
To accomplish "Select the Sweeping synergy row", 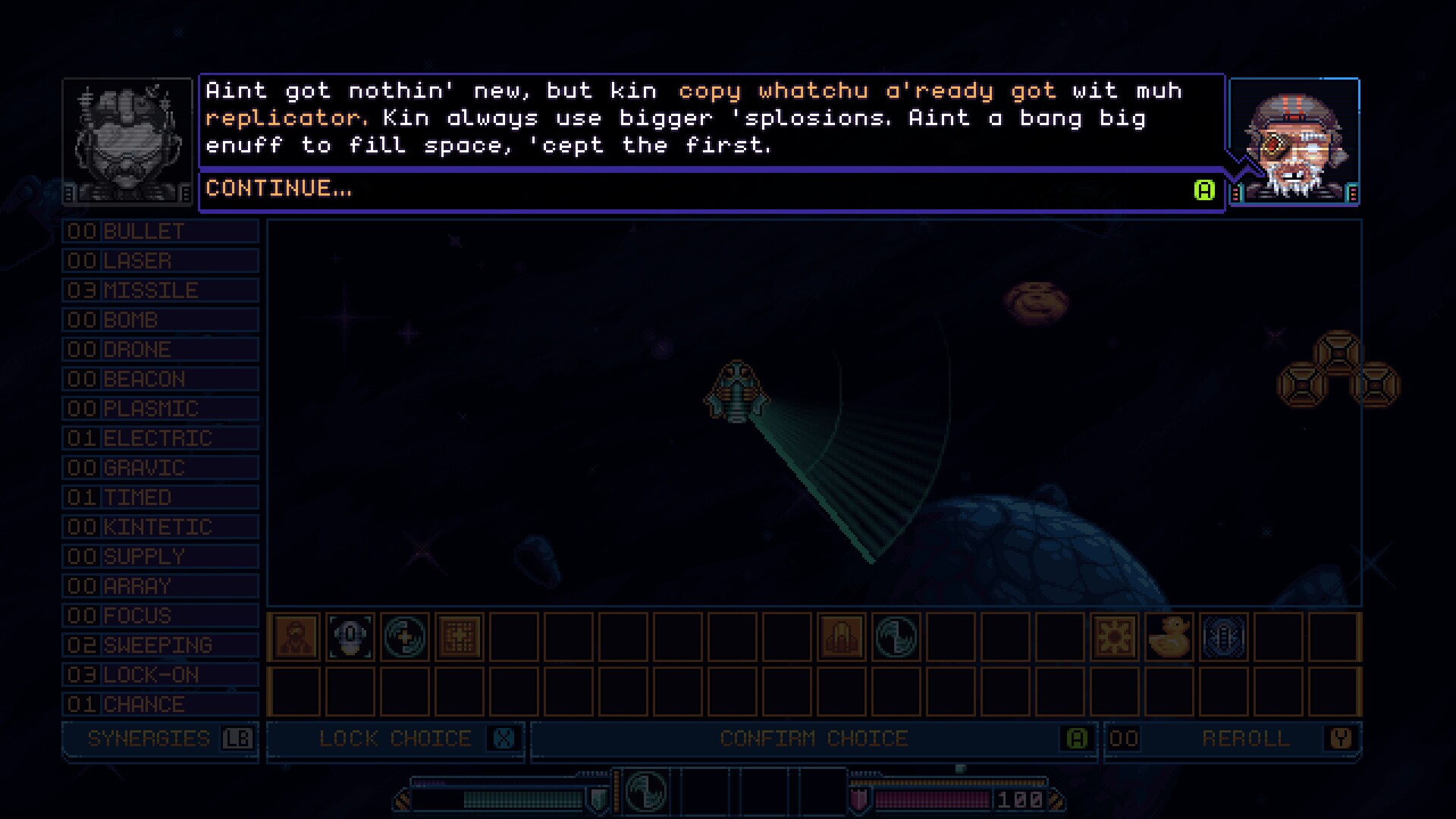I will [x=160, y=645].
